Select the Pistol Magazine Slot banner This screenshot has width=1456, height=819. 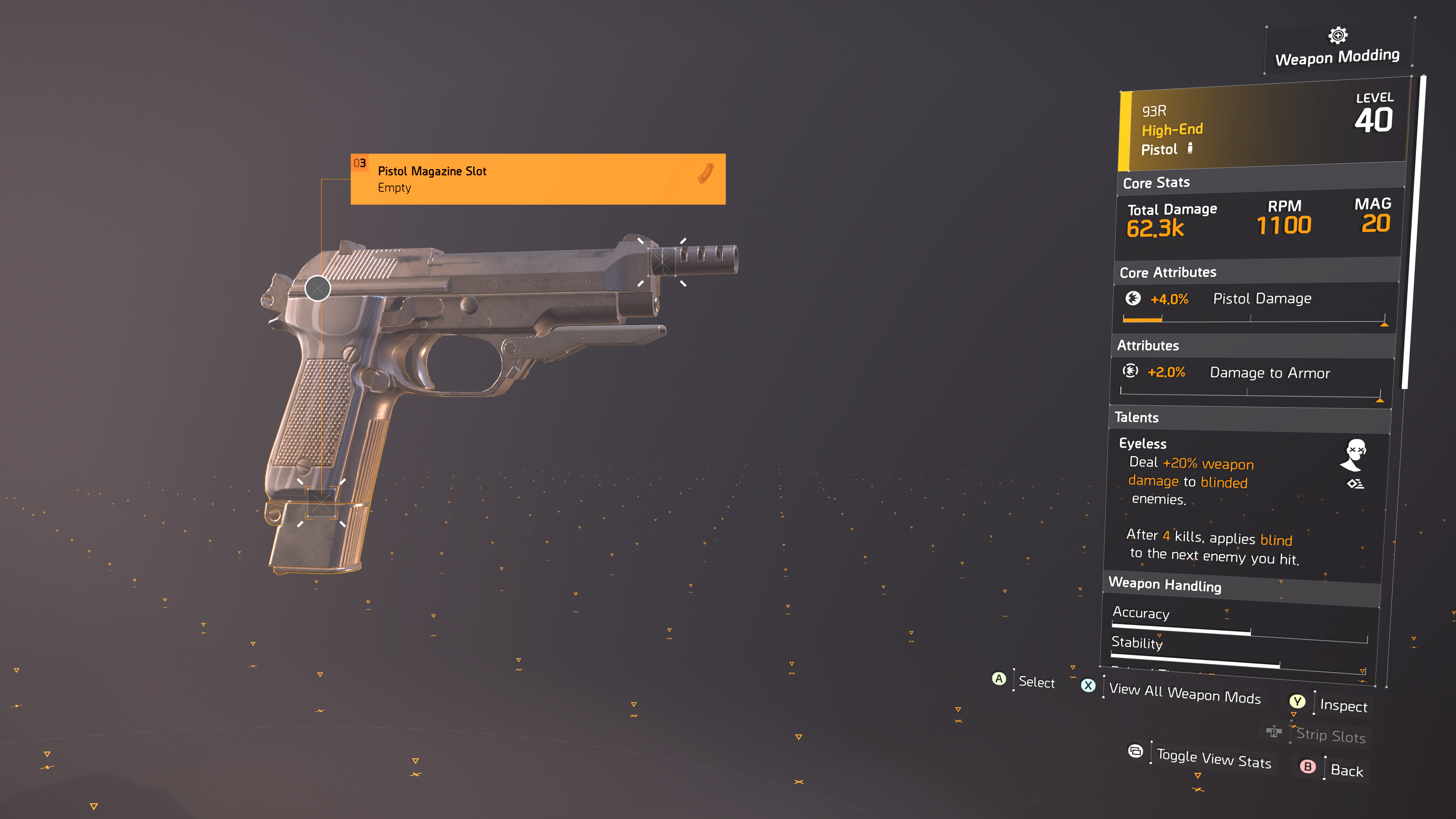pos(538,179)
